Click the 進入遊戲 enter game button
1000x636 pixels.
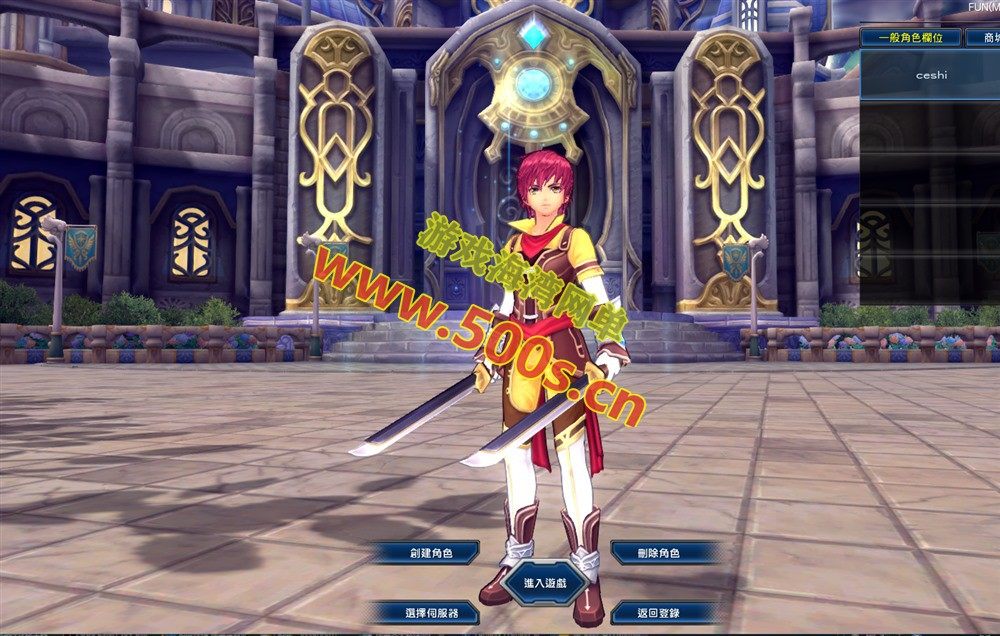coord(544,582)
